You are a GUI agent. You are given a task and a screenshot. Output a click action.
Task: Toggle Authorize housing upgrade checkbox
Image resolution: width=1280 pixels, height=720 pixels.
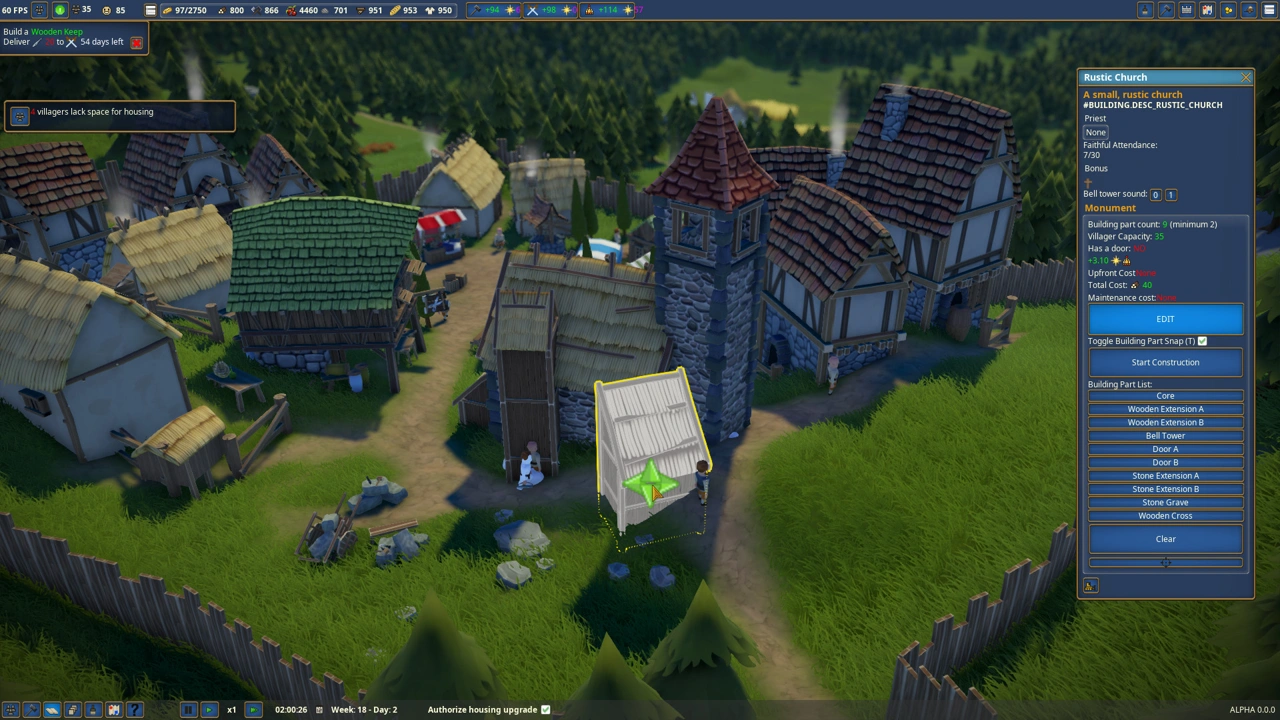[x=545, y=710]
